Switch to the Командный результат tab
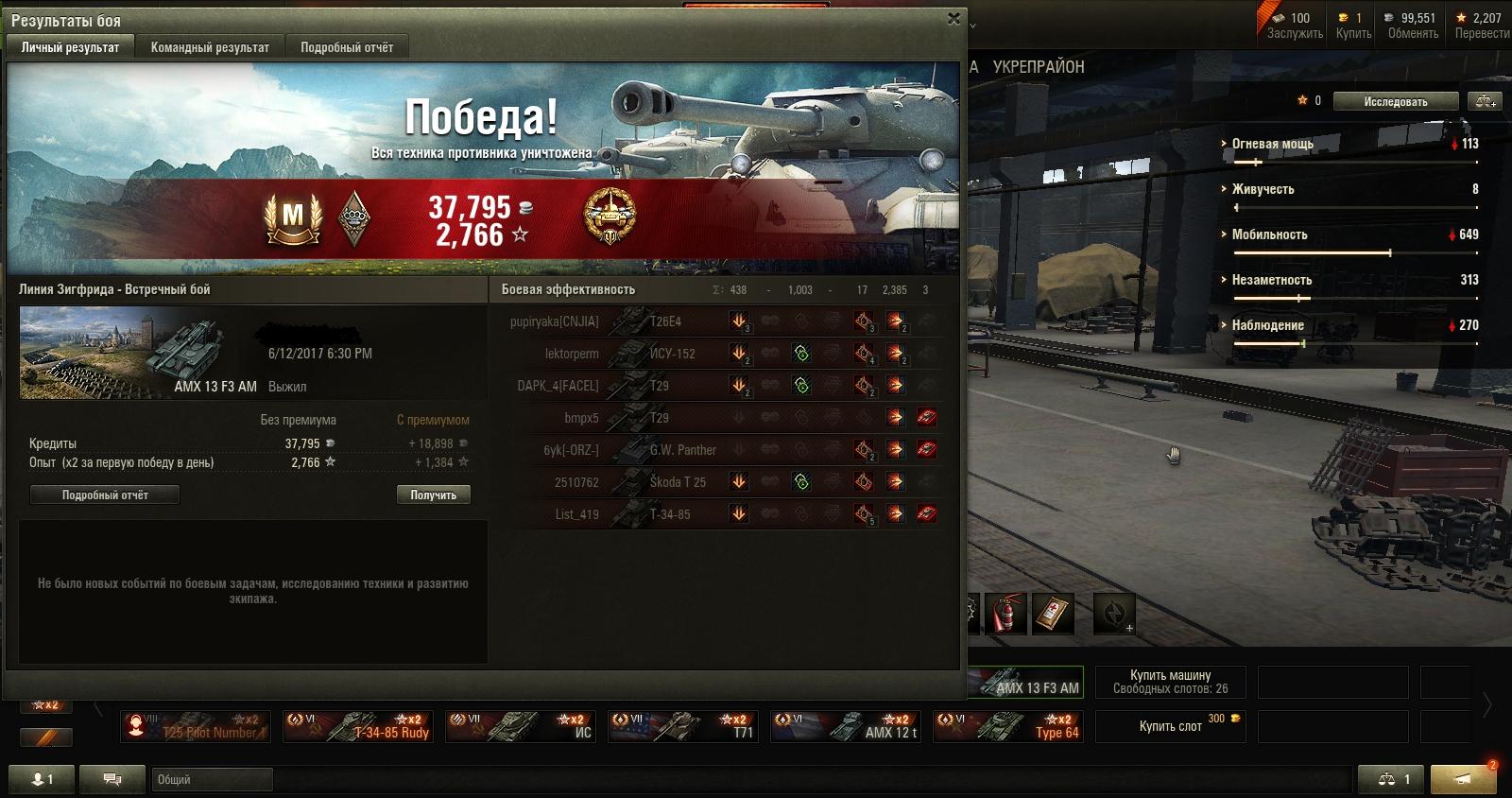The width and height of the screenshot is (1512, 798). point(209,46)
